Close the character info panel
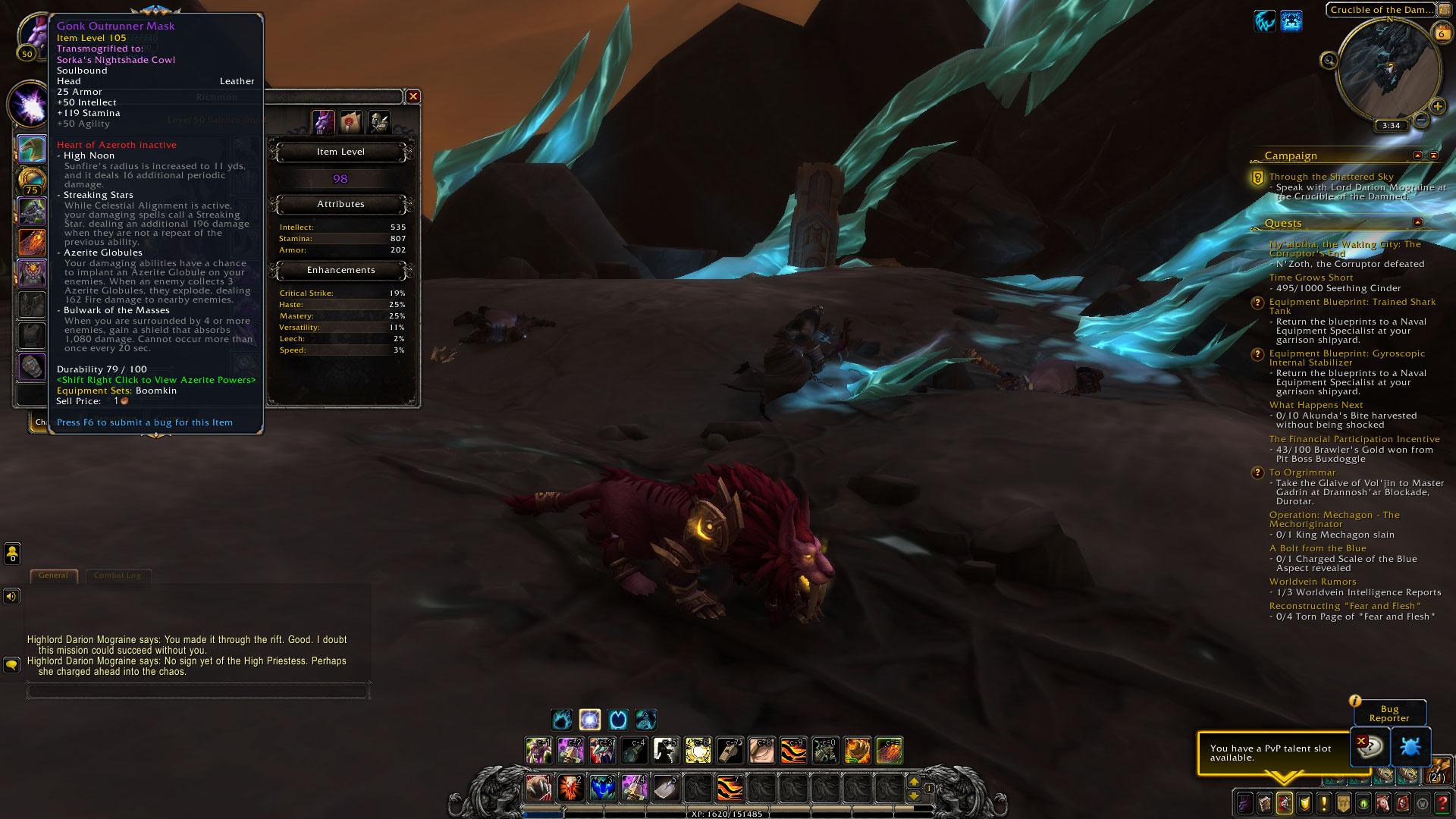The height and width of the screenshot is (819, 1456). pos(413,96)
